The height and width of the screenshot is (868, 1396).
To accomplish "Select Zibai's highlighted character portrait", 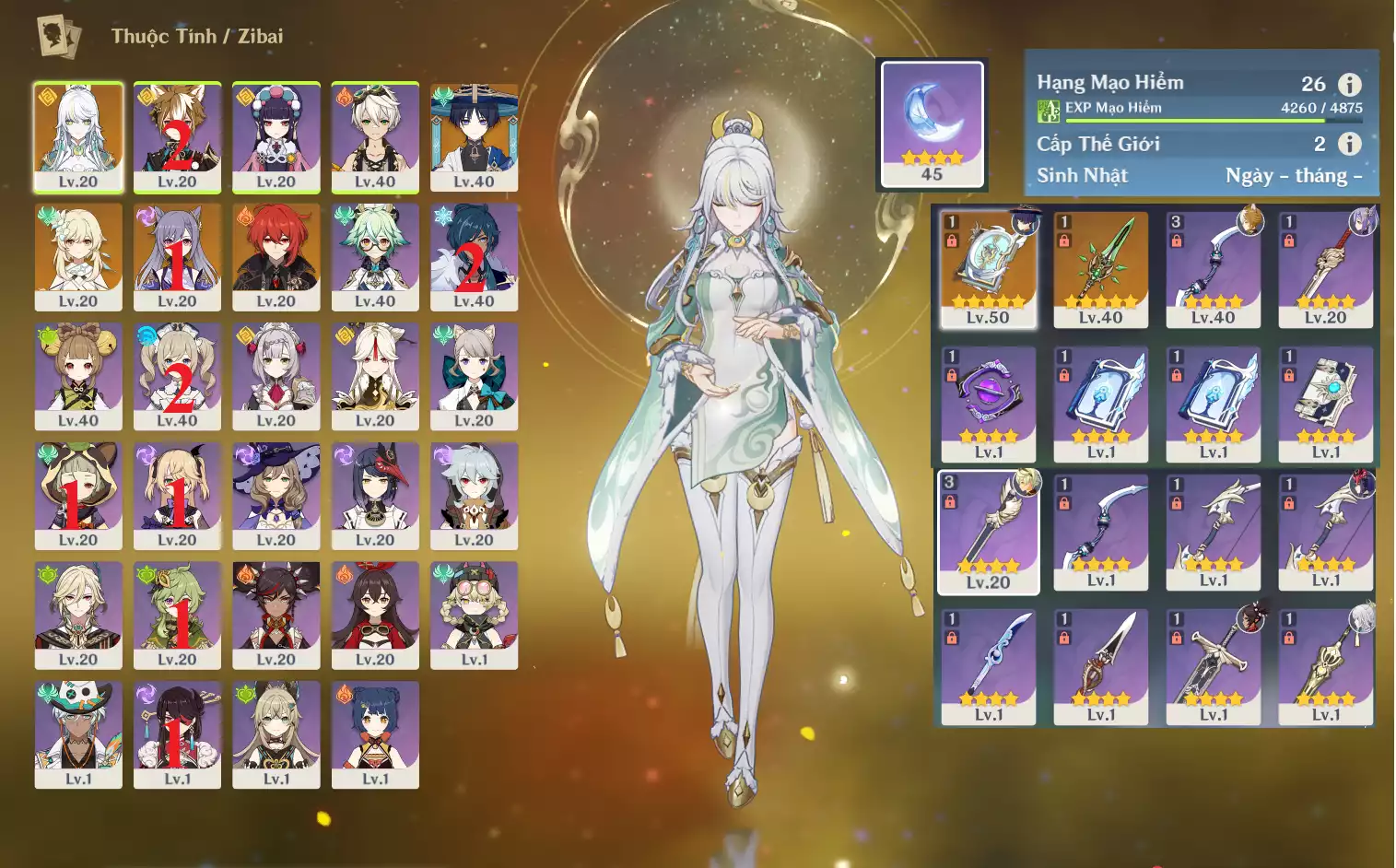I will [78, 136].
